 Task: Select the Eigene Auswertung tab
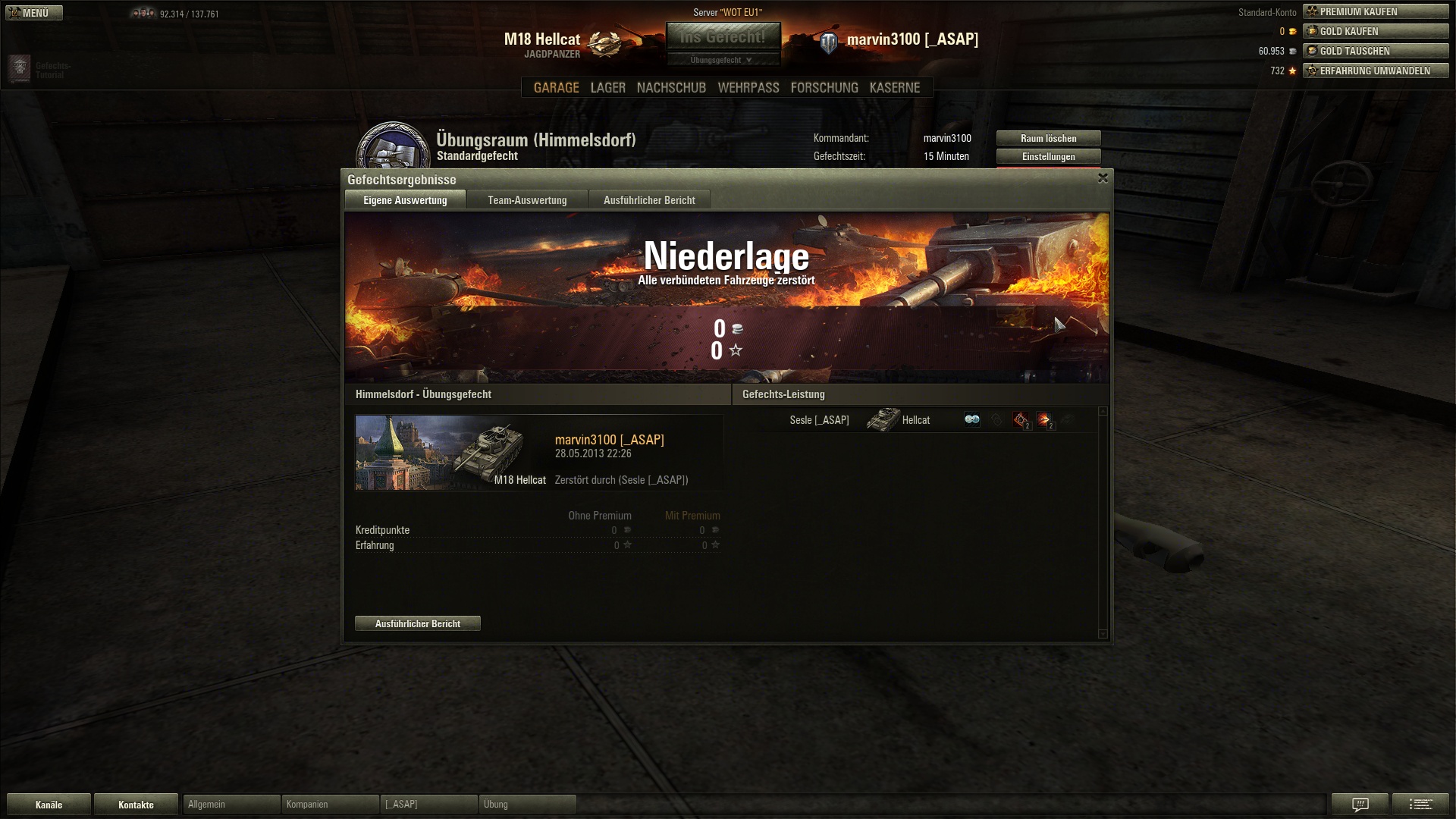[405, 200]
